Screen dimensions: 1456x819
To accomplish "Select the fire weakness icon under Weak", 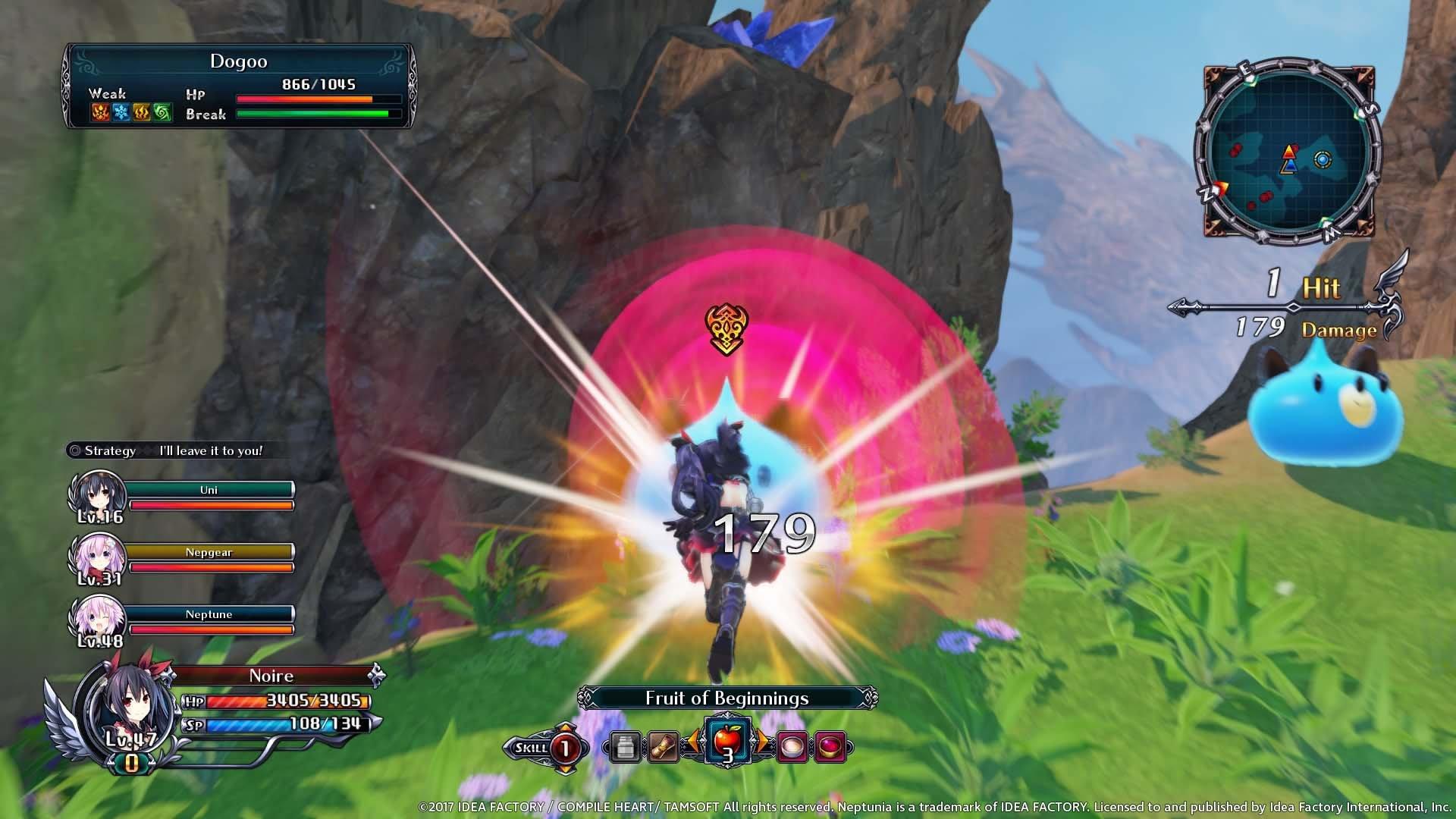I will point(99,112).
